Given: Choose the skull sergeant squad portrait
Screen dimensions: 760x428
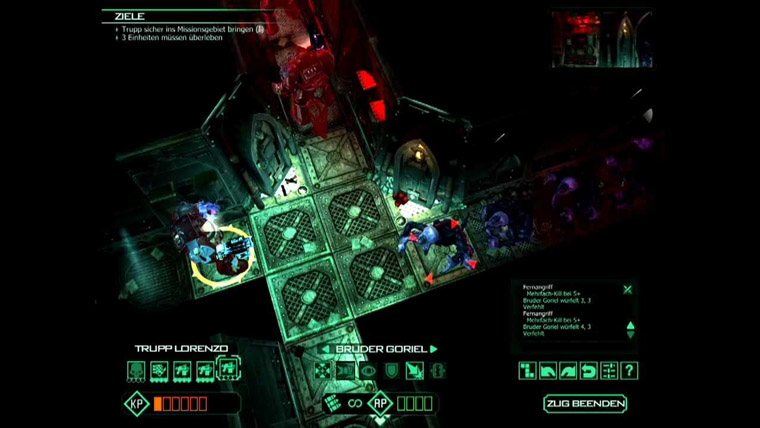Looking at the screenshot, I should click(136, 371).
